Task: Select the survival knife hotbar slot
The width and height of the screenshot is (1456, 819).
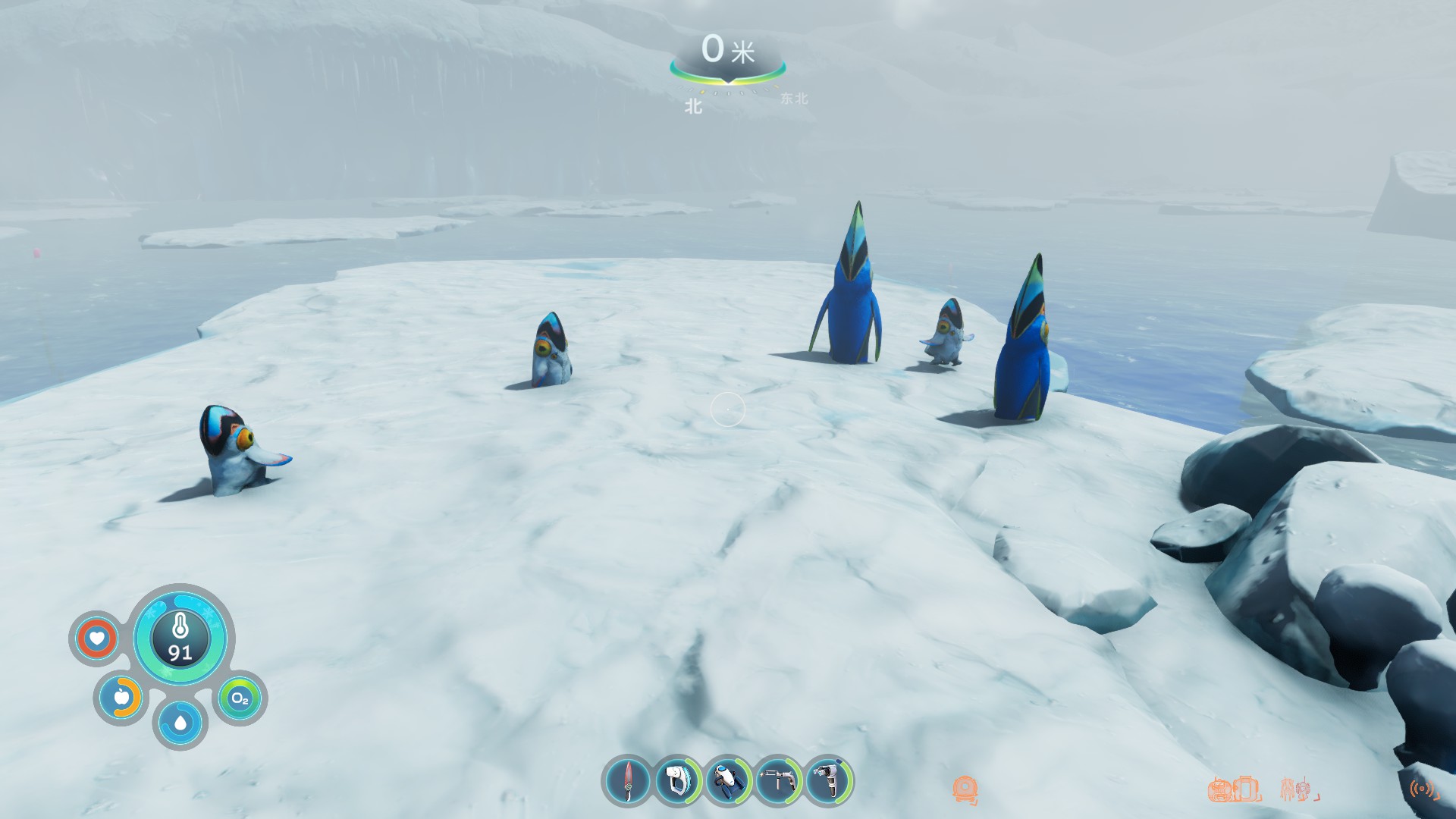Action: click(x=627, y=781)
